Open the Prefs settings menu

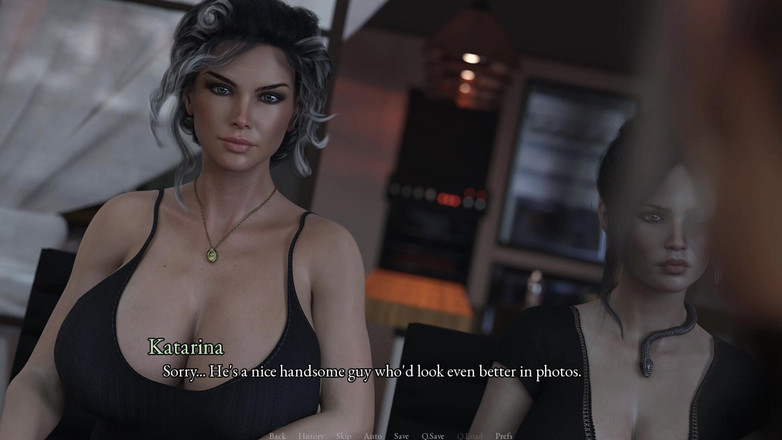[x=504, y=436]
